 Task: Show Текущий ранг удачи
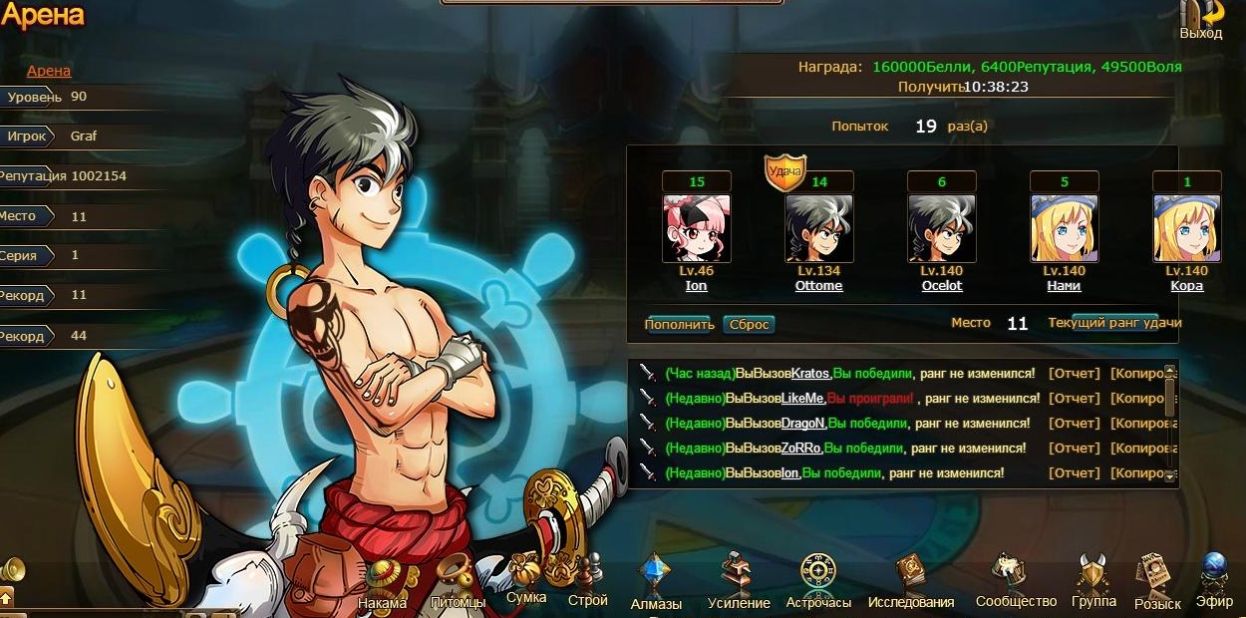tap(1115, 322)
